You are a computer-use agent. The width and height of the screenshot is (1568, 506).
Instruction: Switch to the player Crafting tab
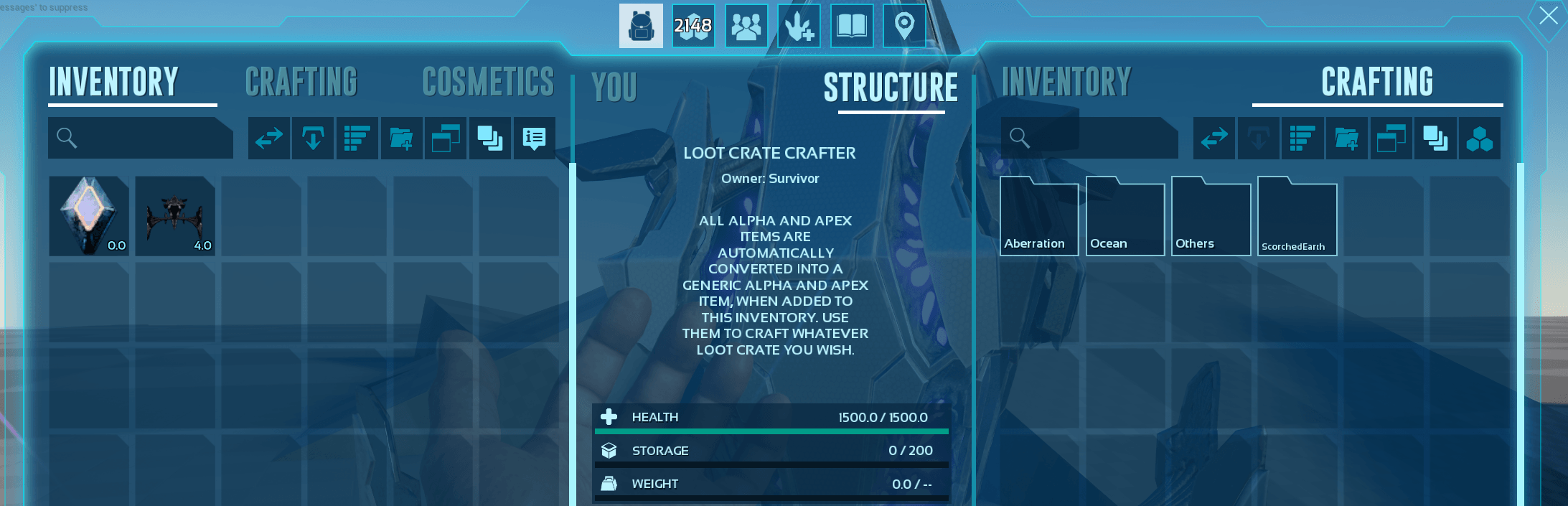[x=301, y=82]
